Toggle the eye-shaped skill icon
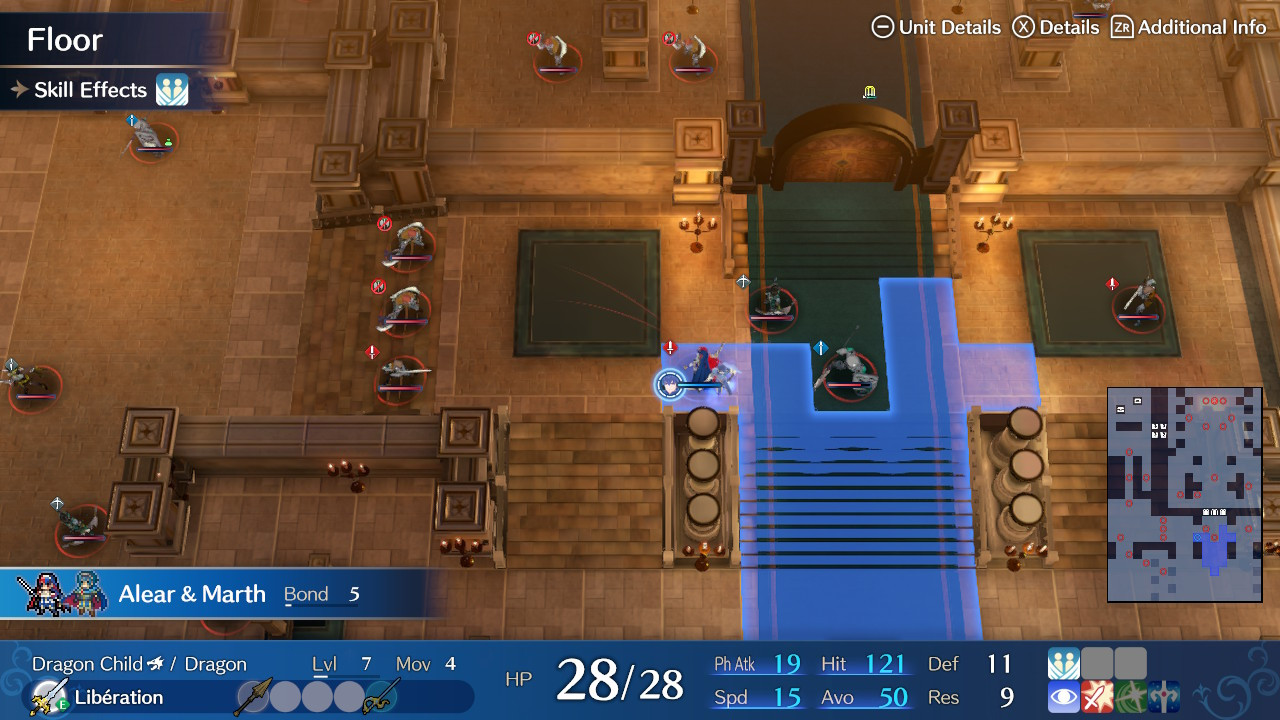The image size is (1280, 720). tap(1064, 697)
